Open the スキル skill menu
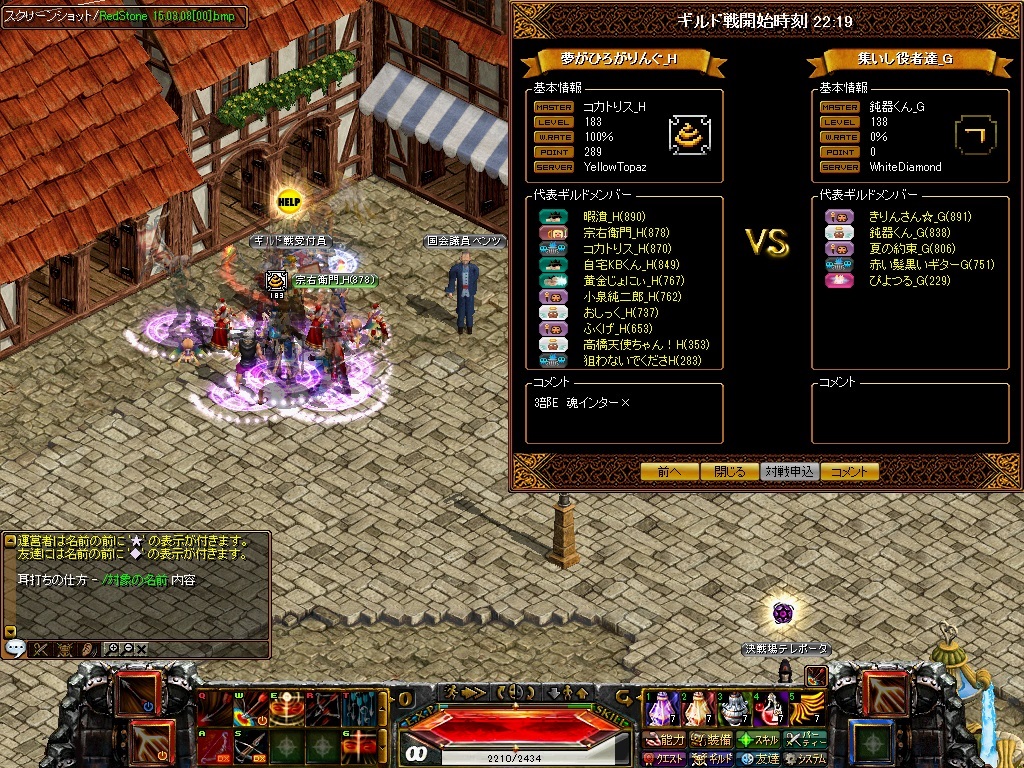 (x=759, y=740)
